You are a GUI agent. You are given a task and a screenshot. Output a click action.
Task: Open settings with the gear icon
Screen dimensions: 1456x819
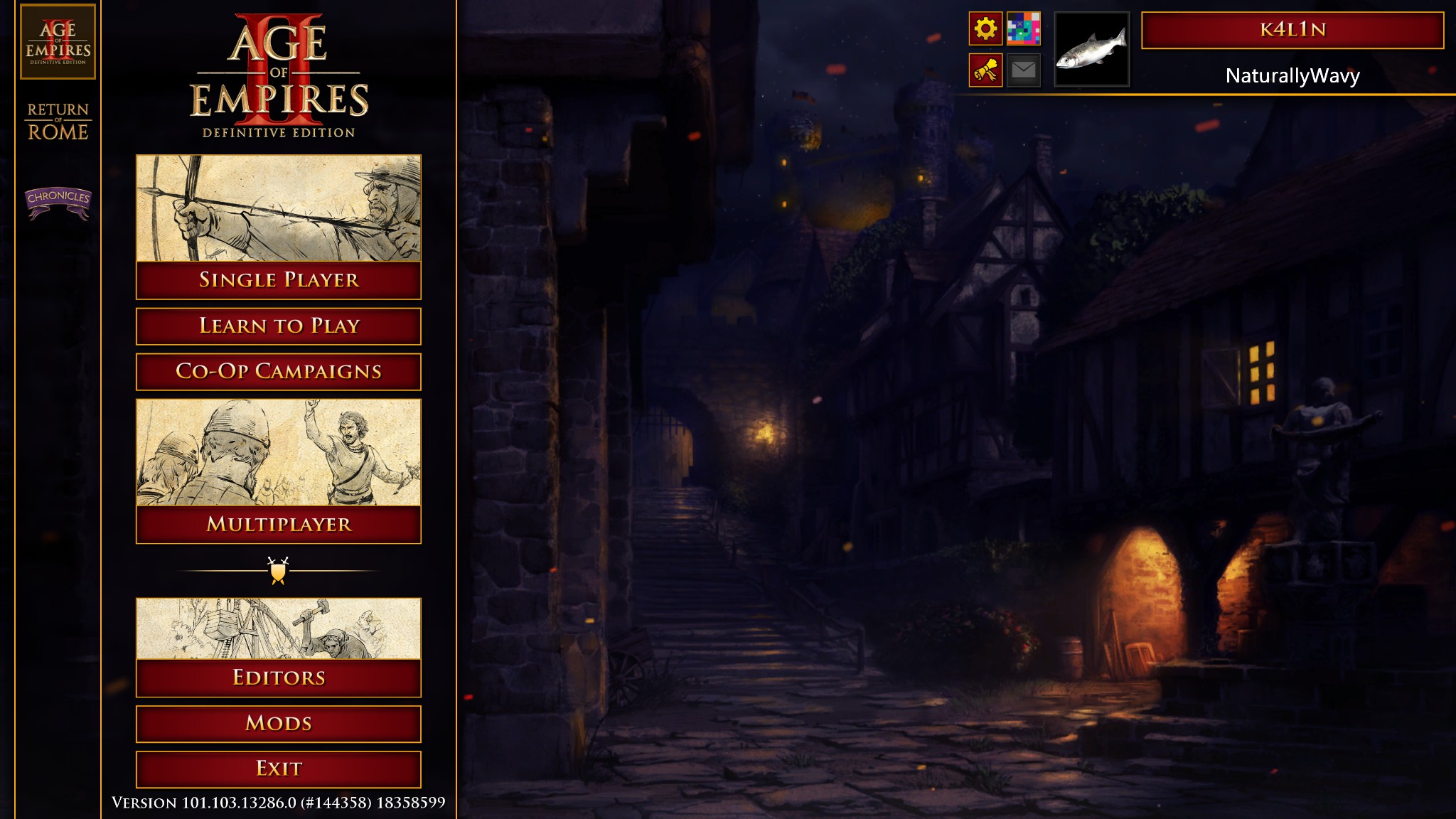pos(985,29)
